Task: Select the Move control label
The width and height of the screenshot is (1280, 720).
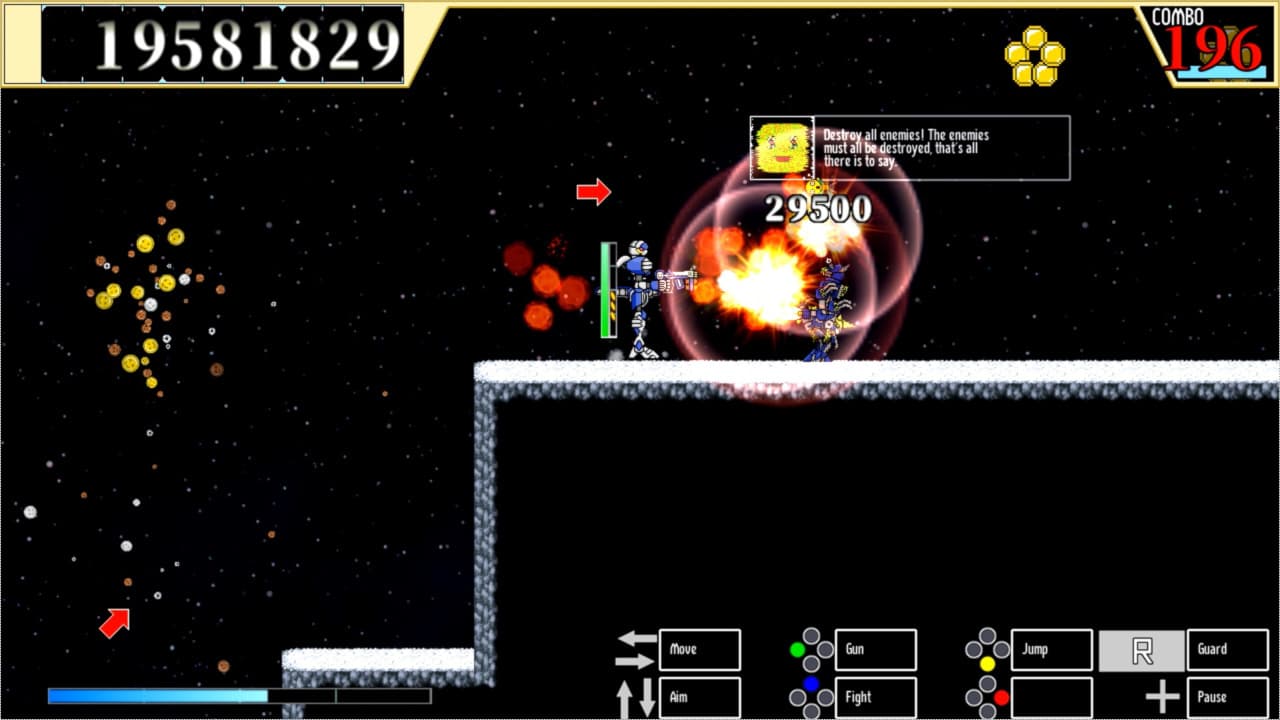Action: [698, 650]
